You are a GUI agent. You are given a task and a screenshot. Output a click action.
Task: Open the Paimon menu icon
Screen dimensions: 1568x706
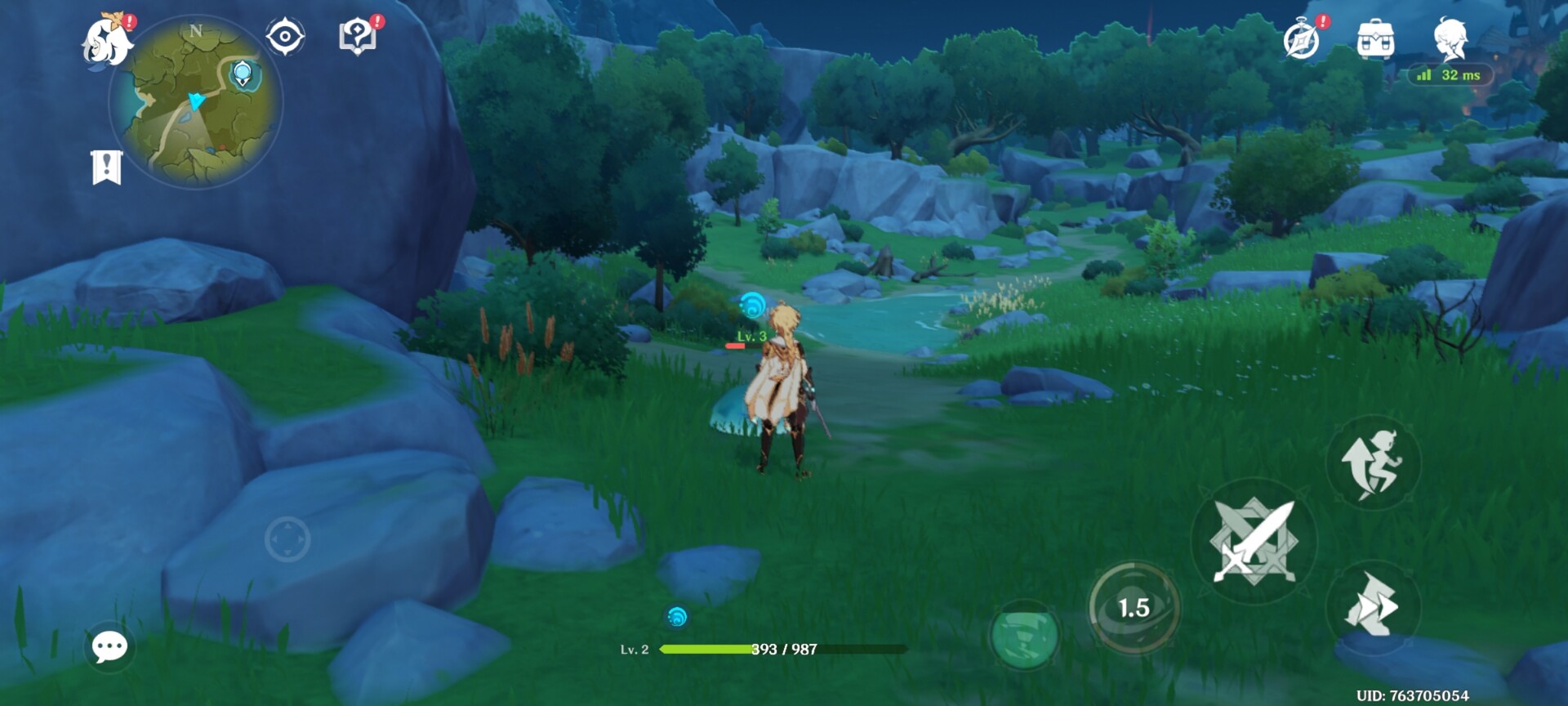click(107, 41)
